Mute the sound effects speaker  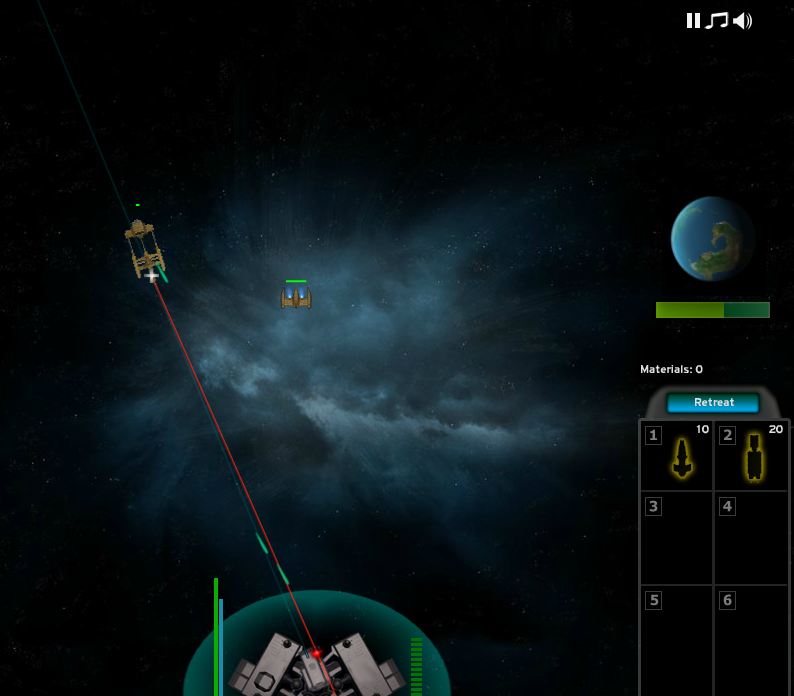742,20
